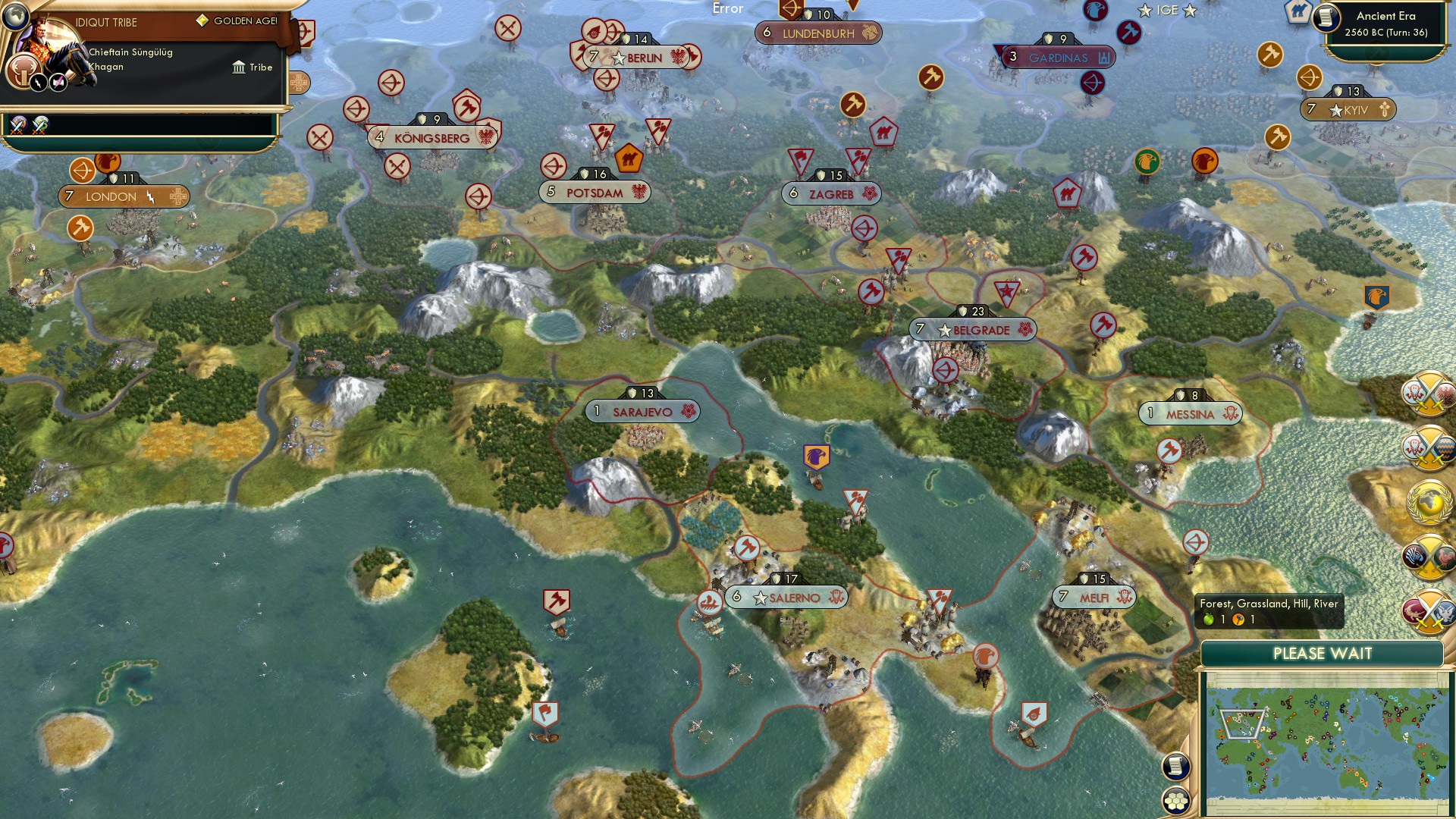This screenshot has height=819, width=1456.
Task: Select the Belgrade city banner
Action: 973,330
